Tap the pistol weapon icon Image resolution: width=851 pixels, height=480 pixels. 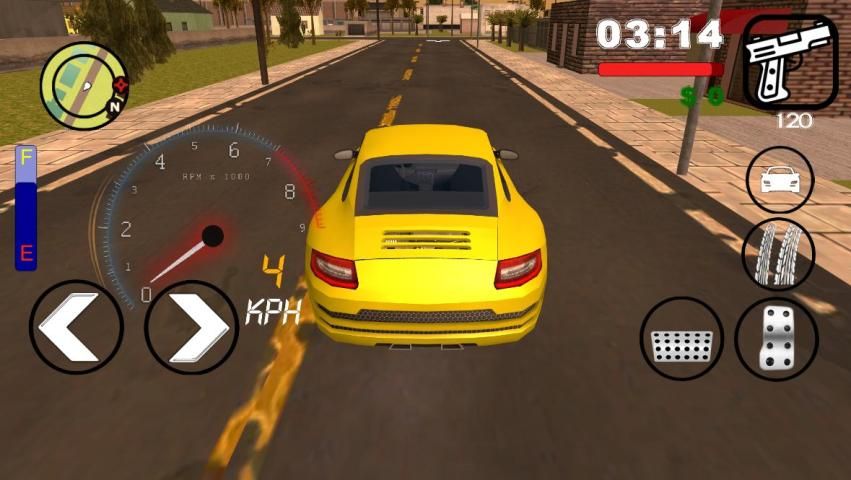(790, 61)
